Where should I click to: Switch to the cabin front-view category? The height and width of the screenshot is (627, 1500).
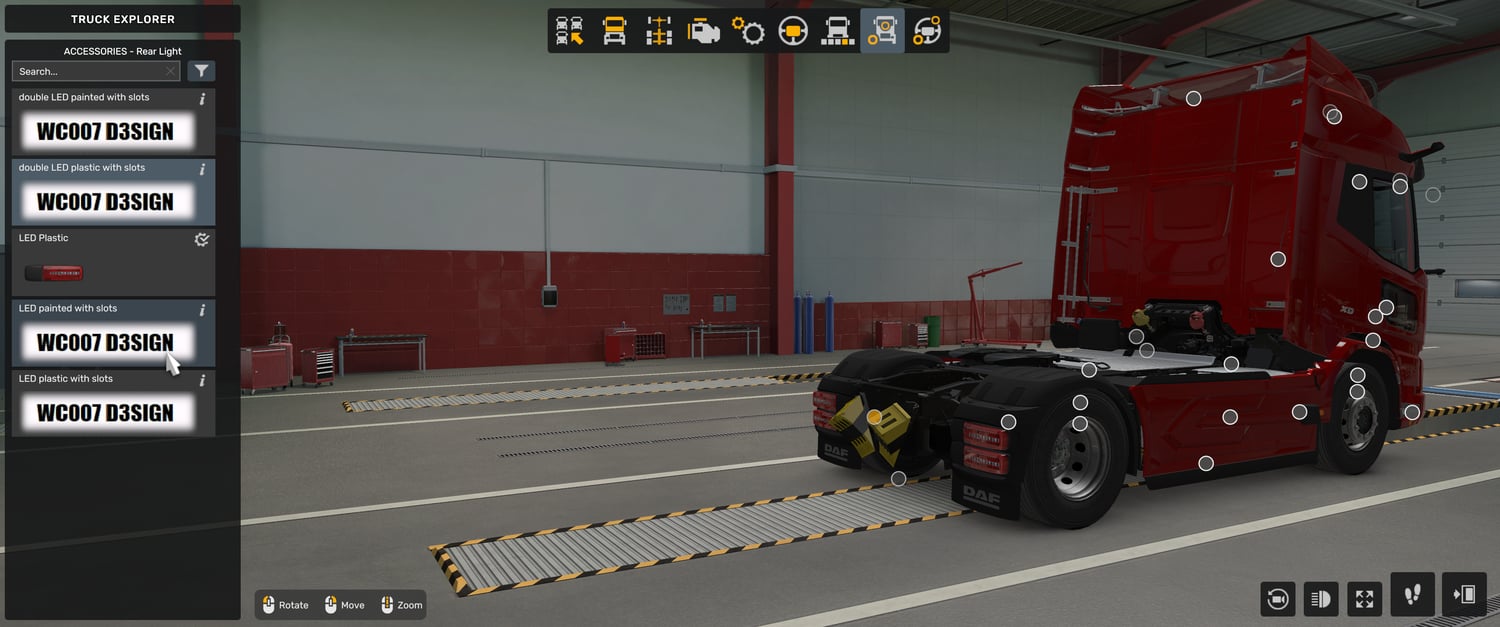pos(614,31)
